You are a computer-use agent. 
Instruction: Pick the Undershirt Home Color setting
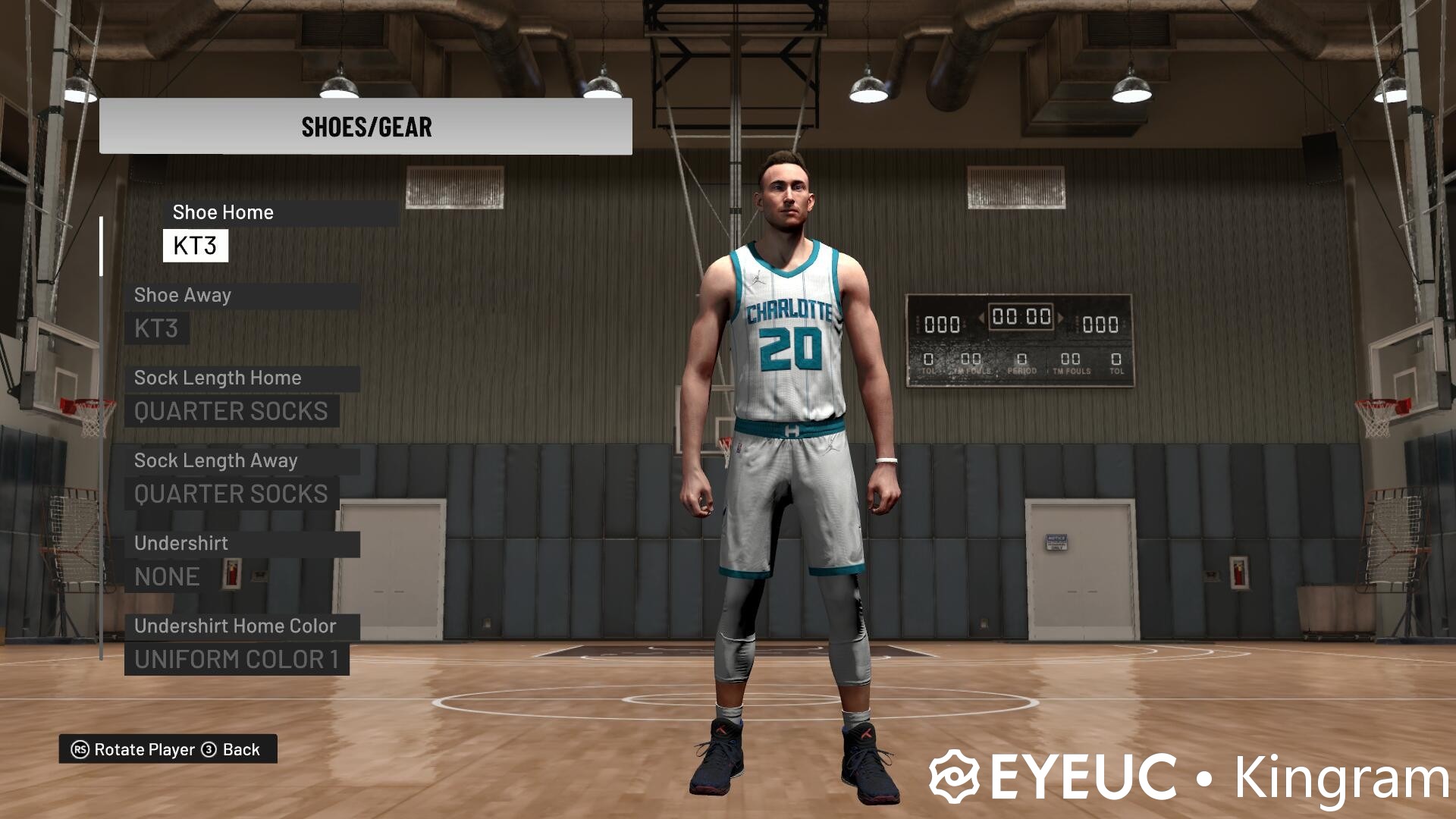click(x=235, y=626)
